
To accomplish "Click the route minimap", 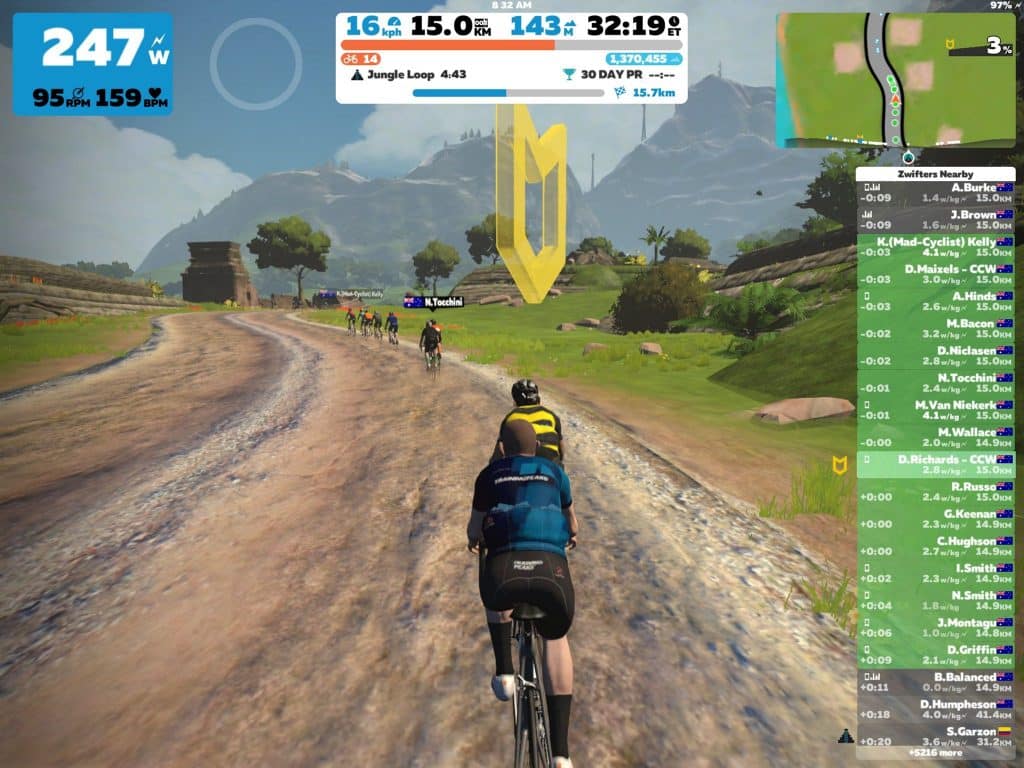I will pyautogui.click(x=896, y=80).
